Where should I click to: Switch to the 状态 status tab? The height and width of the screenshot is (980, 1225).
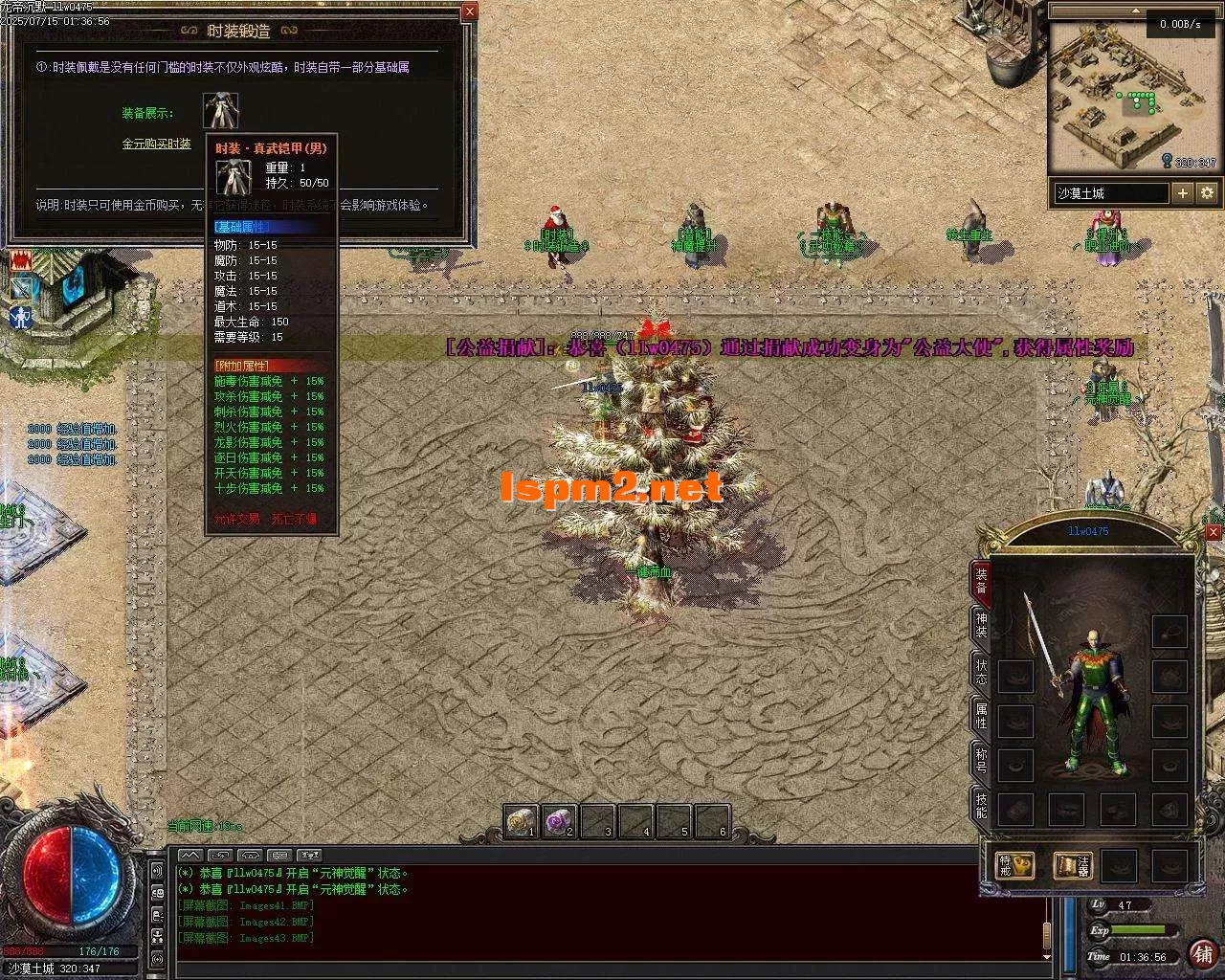[x=981, y=670]
